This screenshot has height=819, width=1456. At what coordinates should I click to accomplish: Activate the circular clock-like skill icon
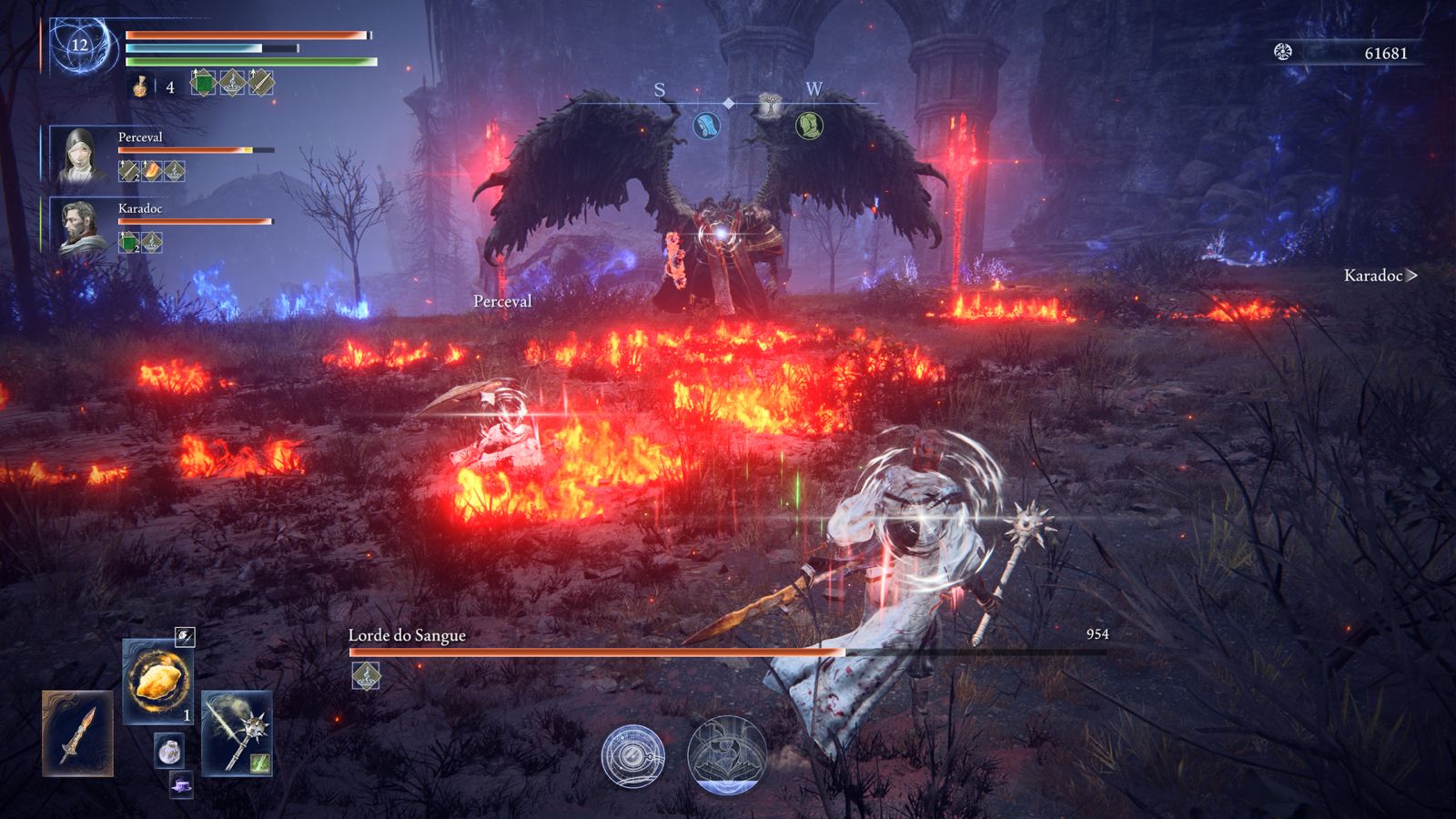pos(633,756)
